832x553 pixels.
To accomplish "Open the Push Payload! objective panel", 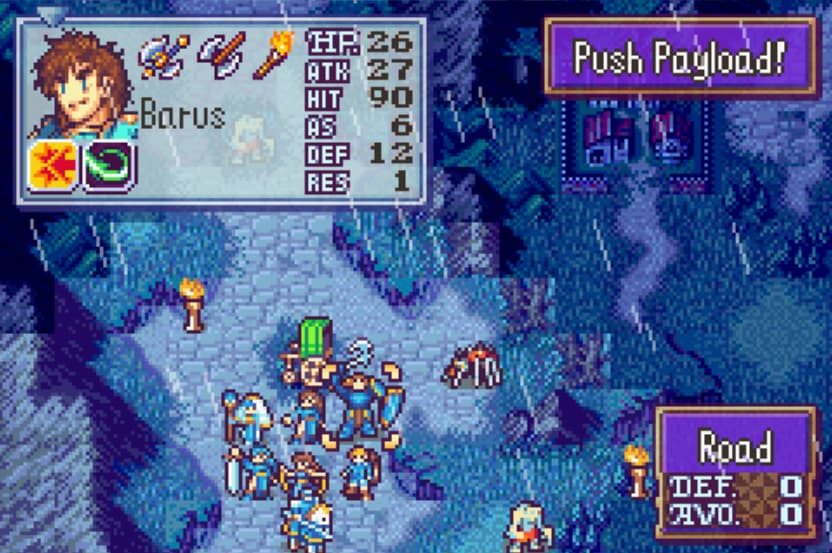I will (x=680, y=56).
